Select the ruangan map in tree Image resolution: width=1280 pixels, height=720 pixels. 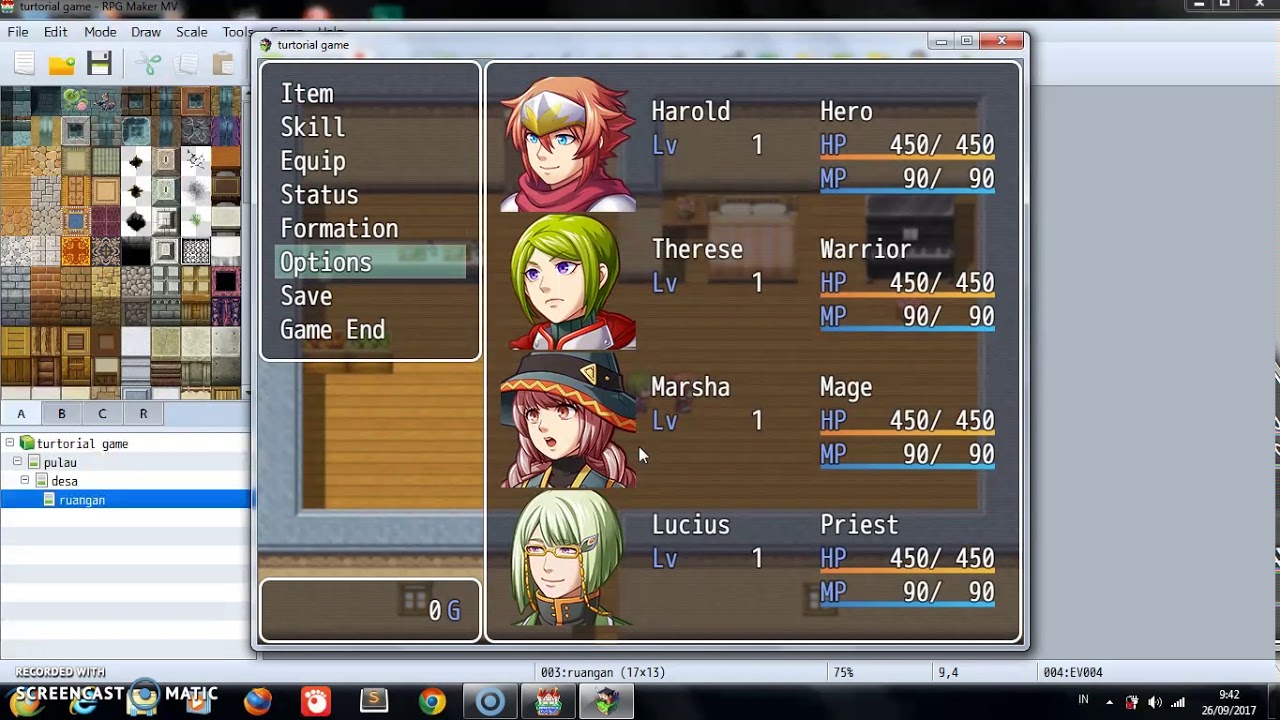(x=82, y=500)
